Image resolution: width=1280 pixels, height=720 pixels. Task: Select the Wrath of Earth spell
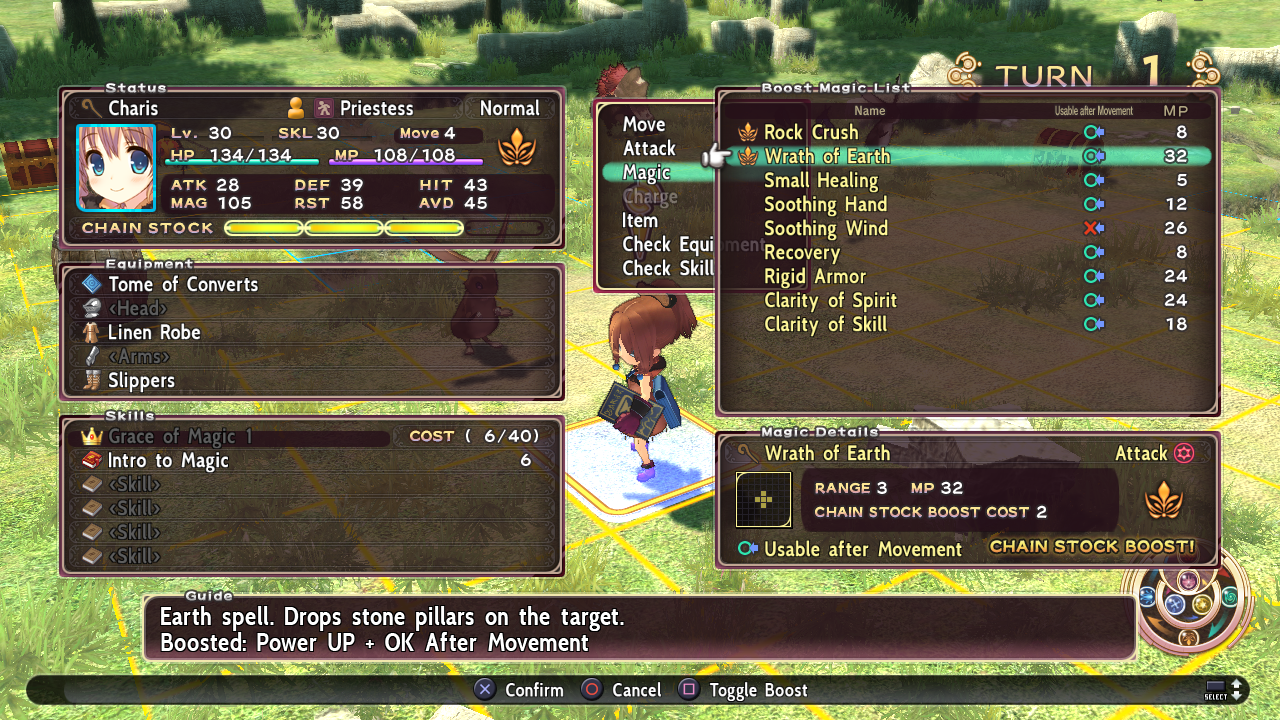point(827,157)
